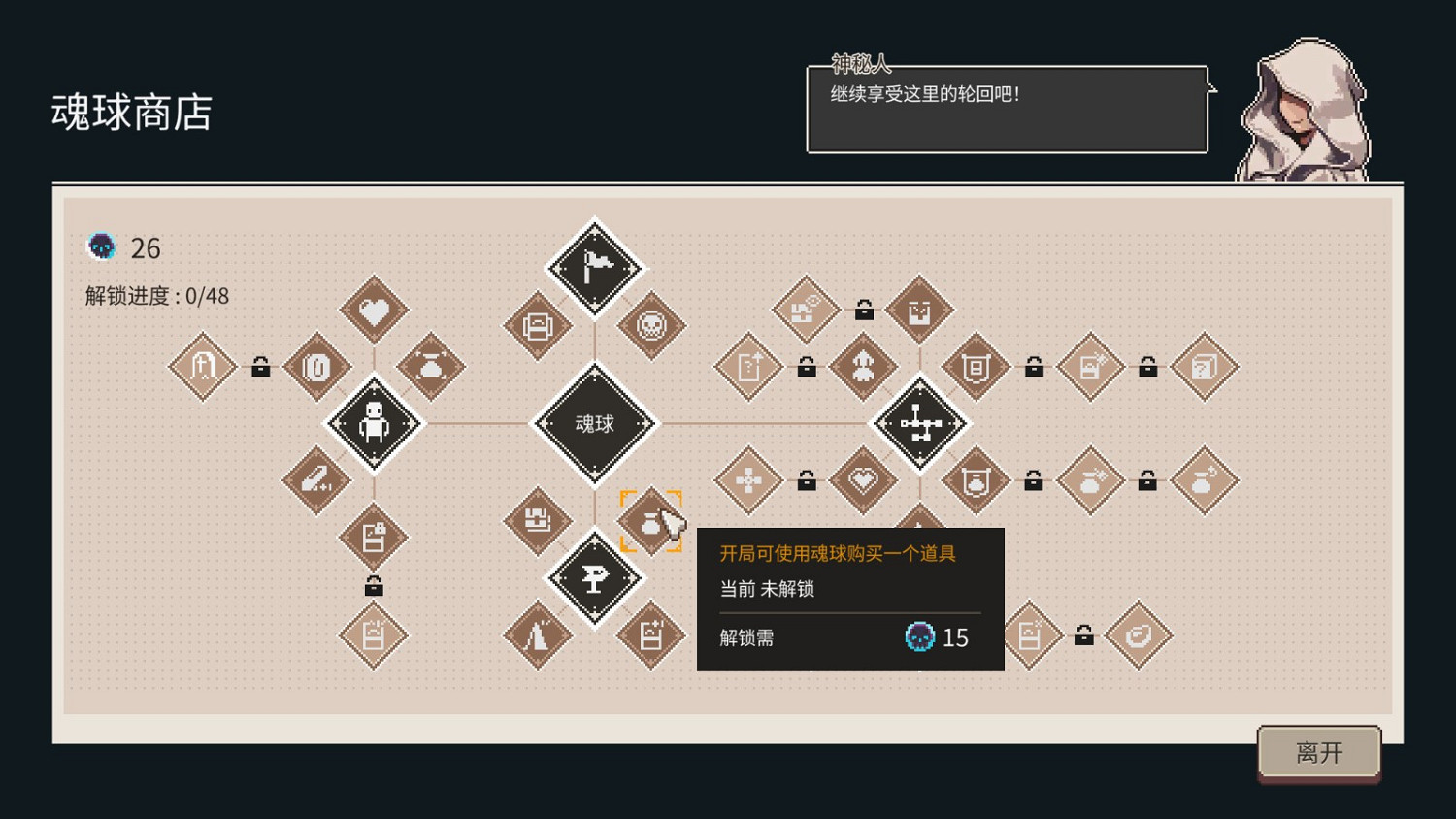Viewport: 1456px width, 819px height.
Task: Select the skull node right of the flag
Action: pyautogui.click(x=650, y=327)
